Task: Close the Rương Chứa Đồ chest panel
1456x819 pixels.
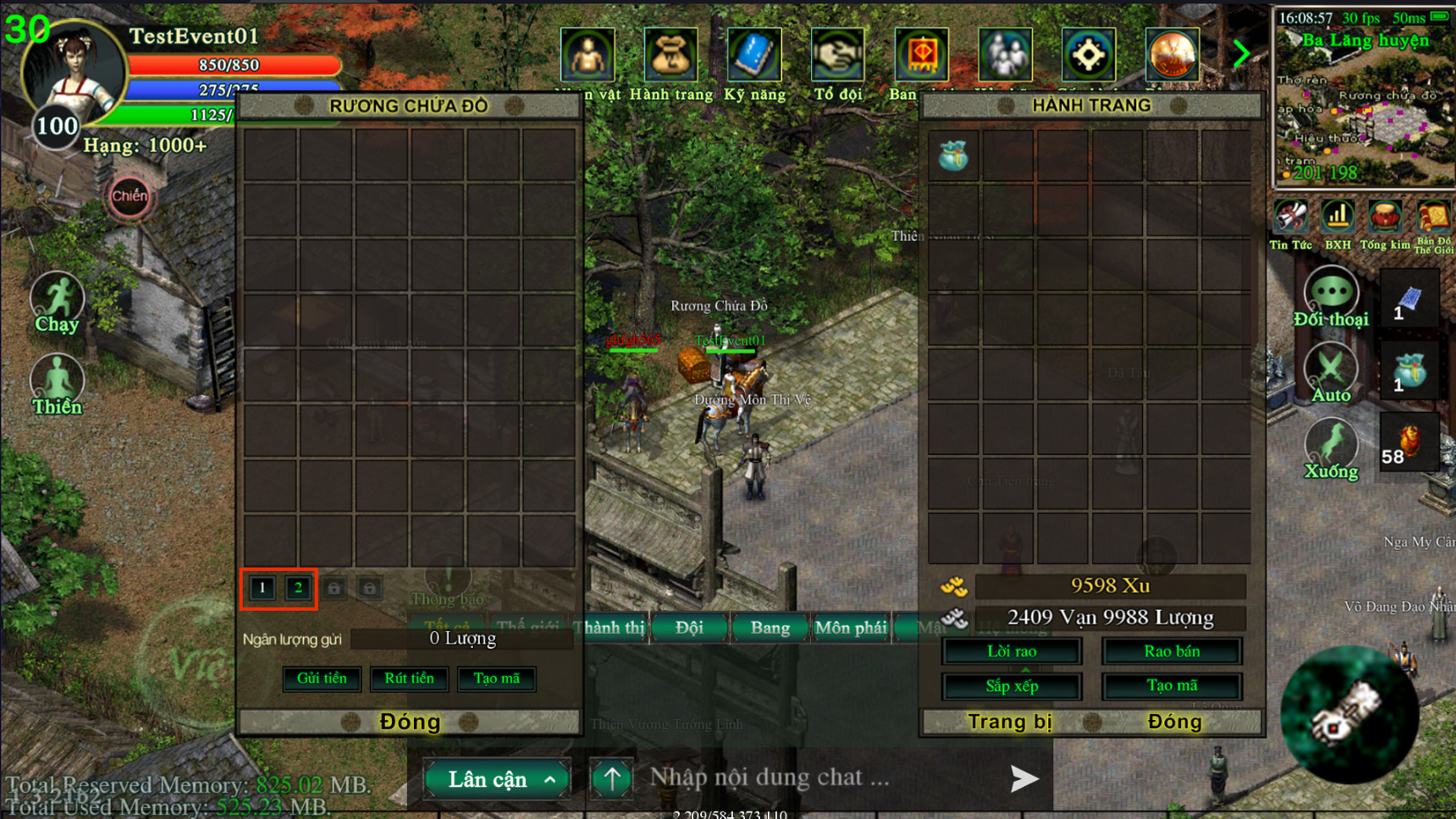Action: (410, 722)
